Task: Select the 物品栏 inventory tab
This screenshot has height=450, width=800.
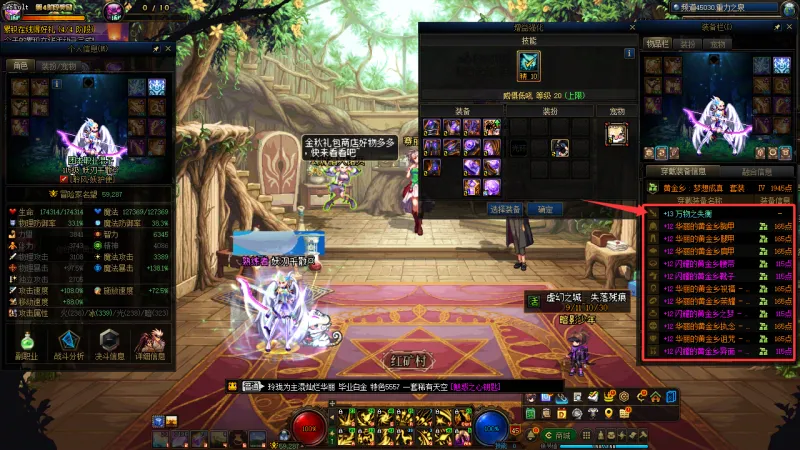Action: point(656,44)
